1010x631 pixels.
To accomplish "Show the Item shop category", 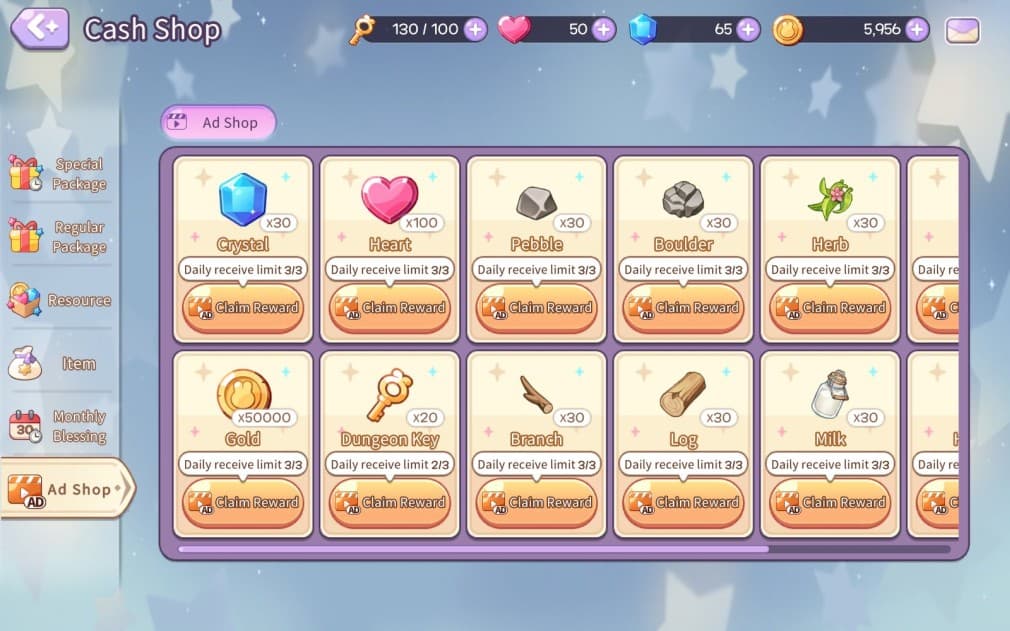I will tap(58, 364).
